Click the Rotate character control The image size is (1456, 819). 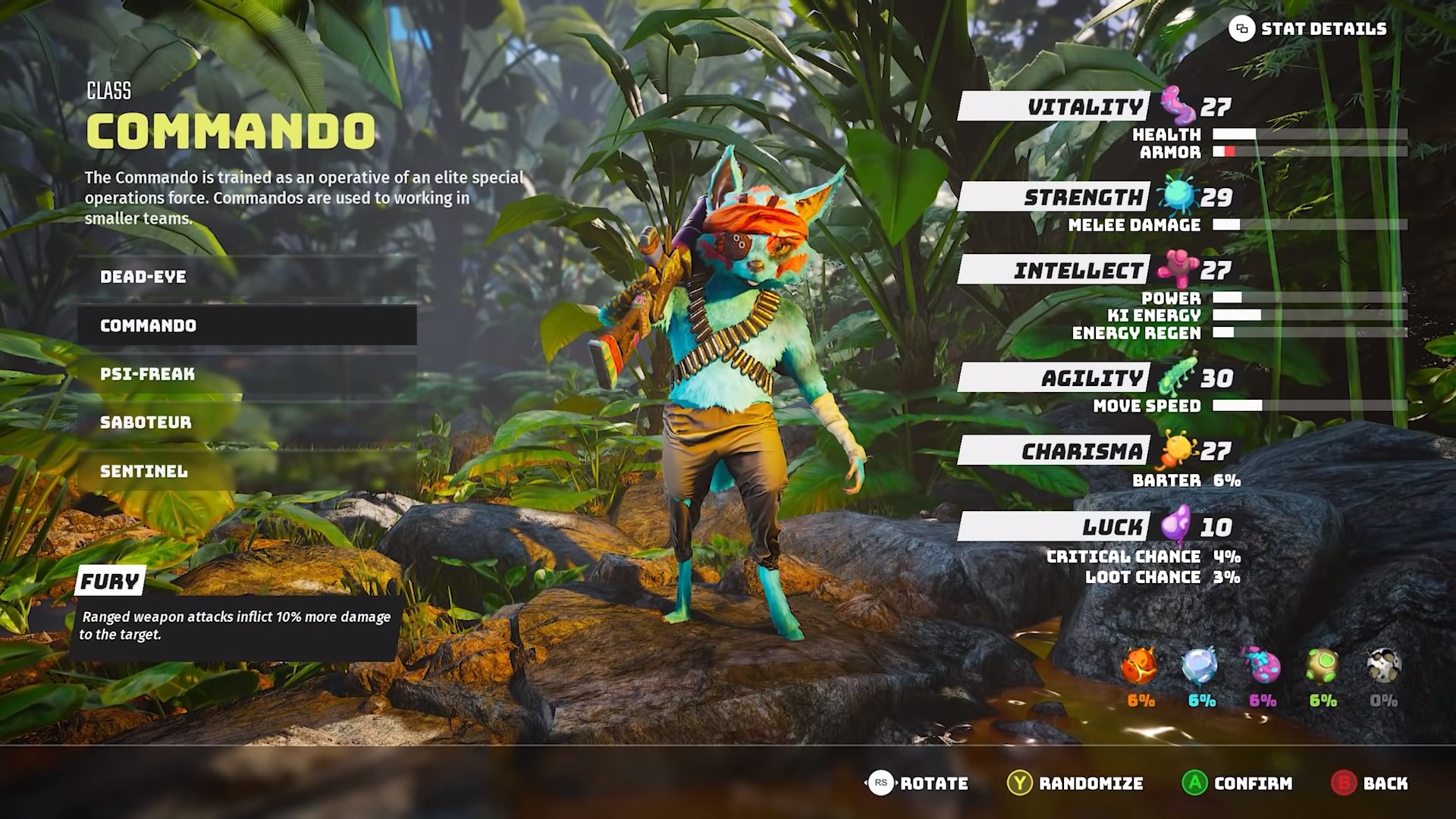[x=917, y=783]
